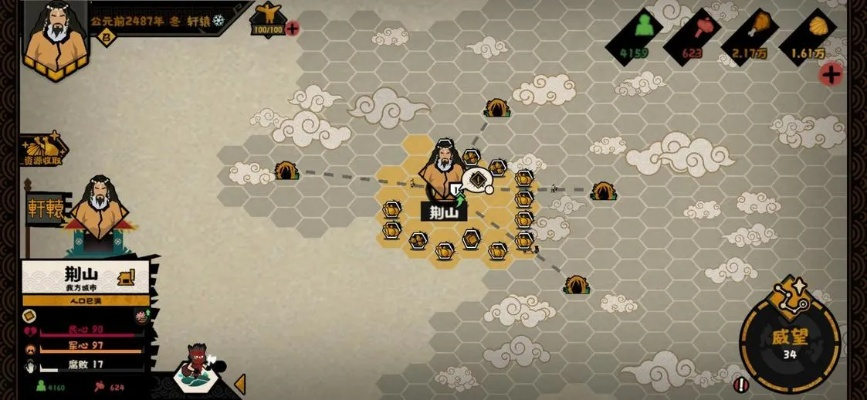The width and height of the screenshot is (867, 400).
Task: Click the red plus button under the resources
Action: pyautogui.click(x=830, y=73)
